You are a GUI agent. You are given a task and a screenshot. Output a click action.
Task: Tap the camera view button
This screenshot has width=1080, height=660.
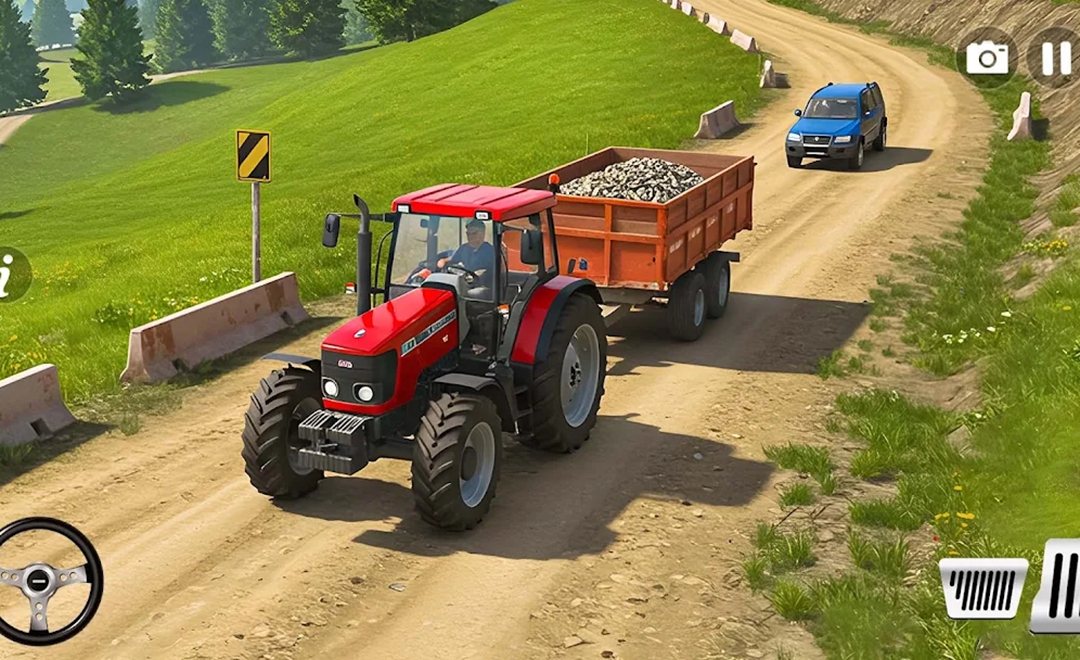point(987,59)
